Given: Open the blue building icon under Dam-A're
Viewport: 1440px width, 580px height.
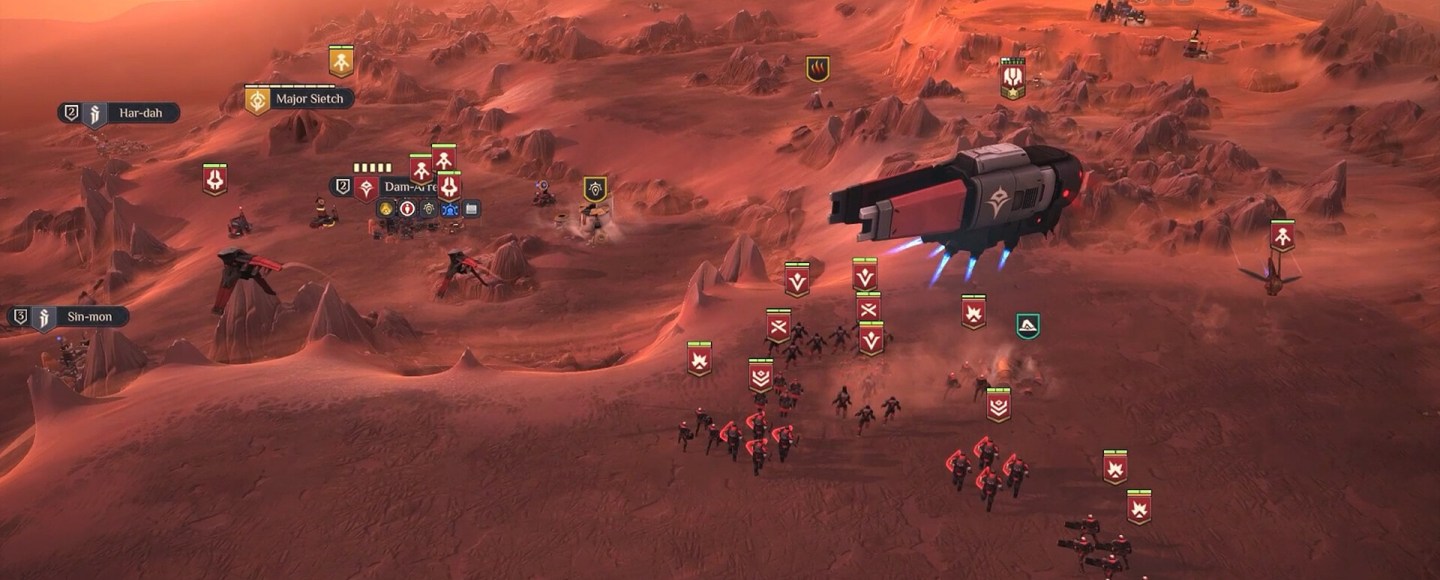Looking at the screenshot, I should tap(450, 209).
